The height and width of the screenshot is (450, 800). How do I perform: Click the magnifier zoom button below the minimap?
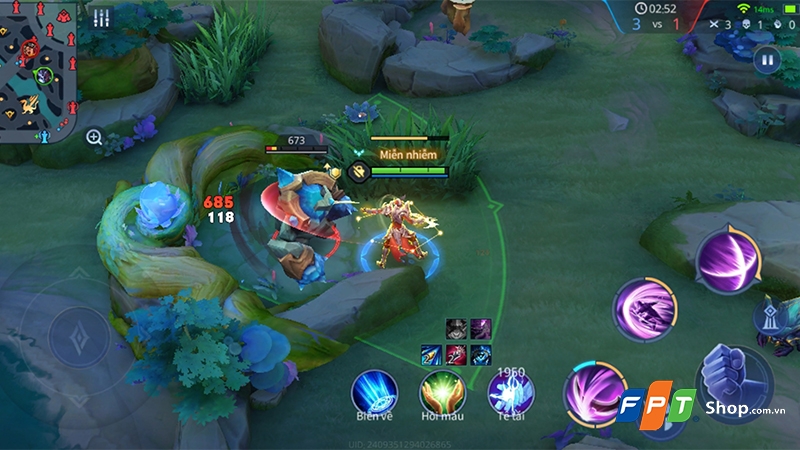point(94,137)
